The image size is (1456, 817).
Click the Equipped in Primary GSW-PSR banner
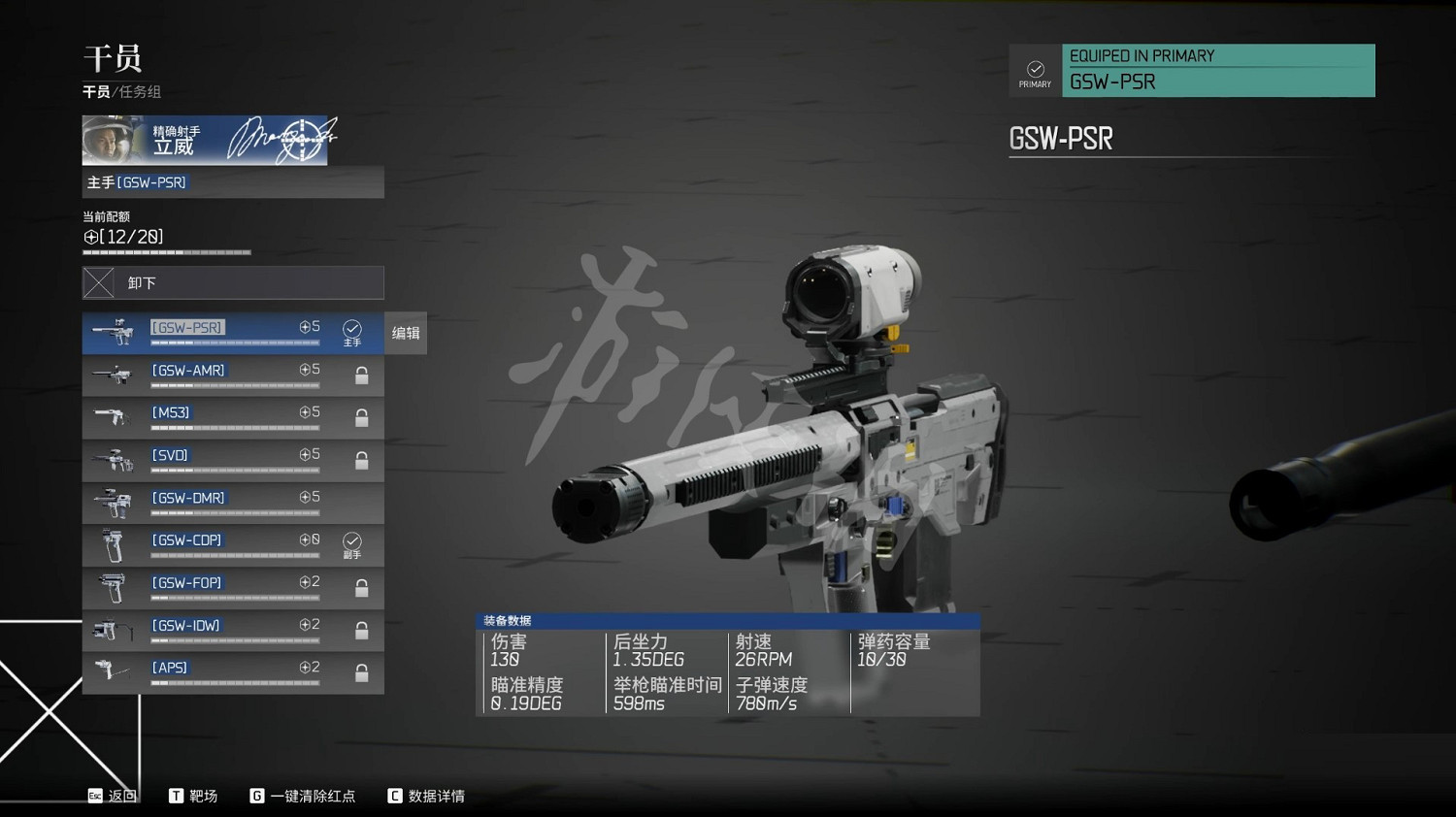[1192, 71]
